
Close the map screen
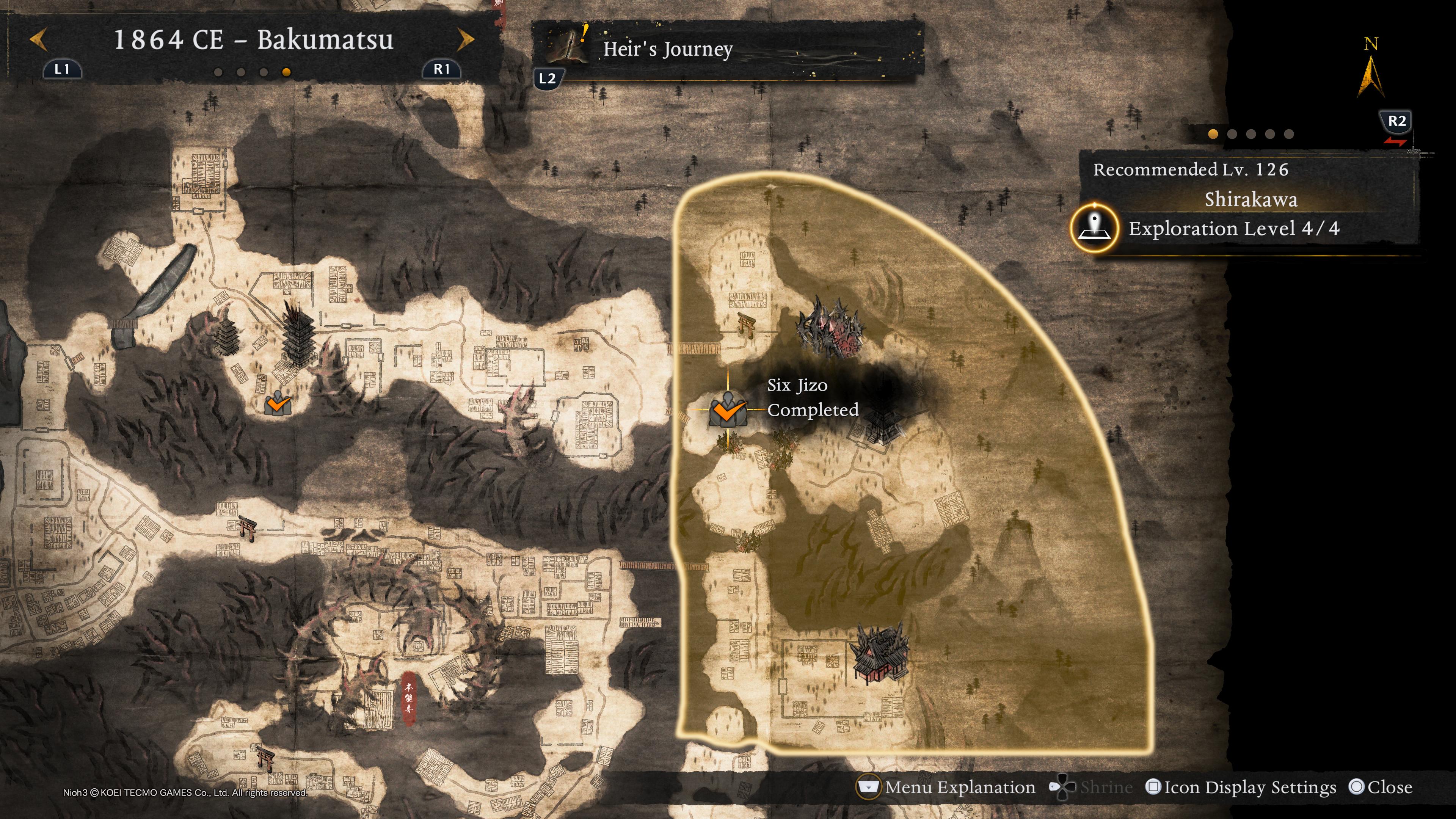point(1380,787)
